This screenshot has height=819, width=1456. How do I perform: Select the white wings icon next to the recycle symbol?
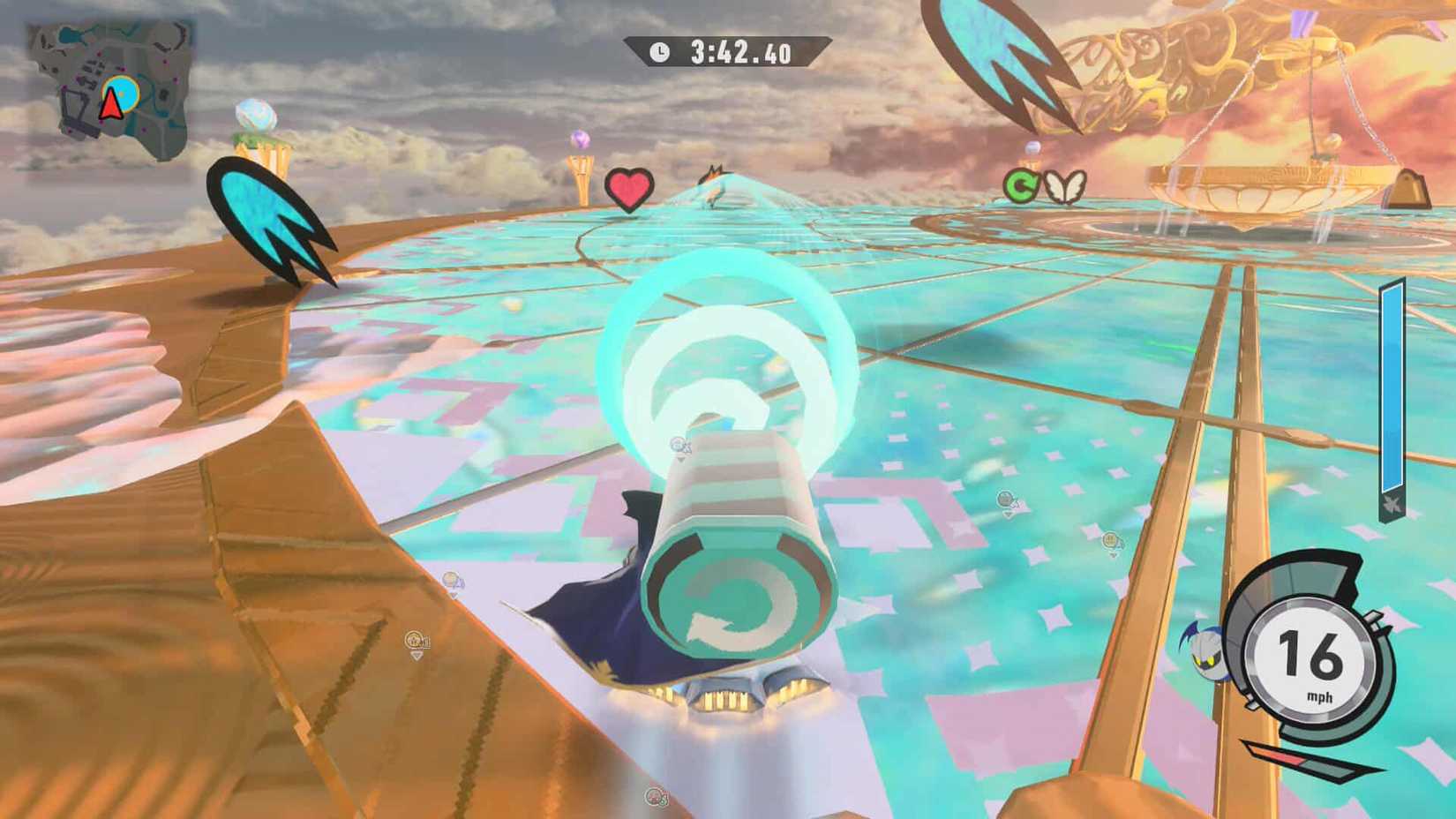(x=1063, y=184)
